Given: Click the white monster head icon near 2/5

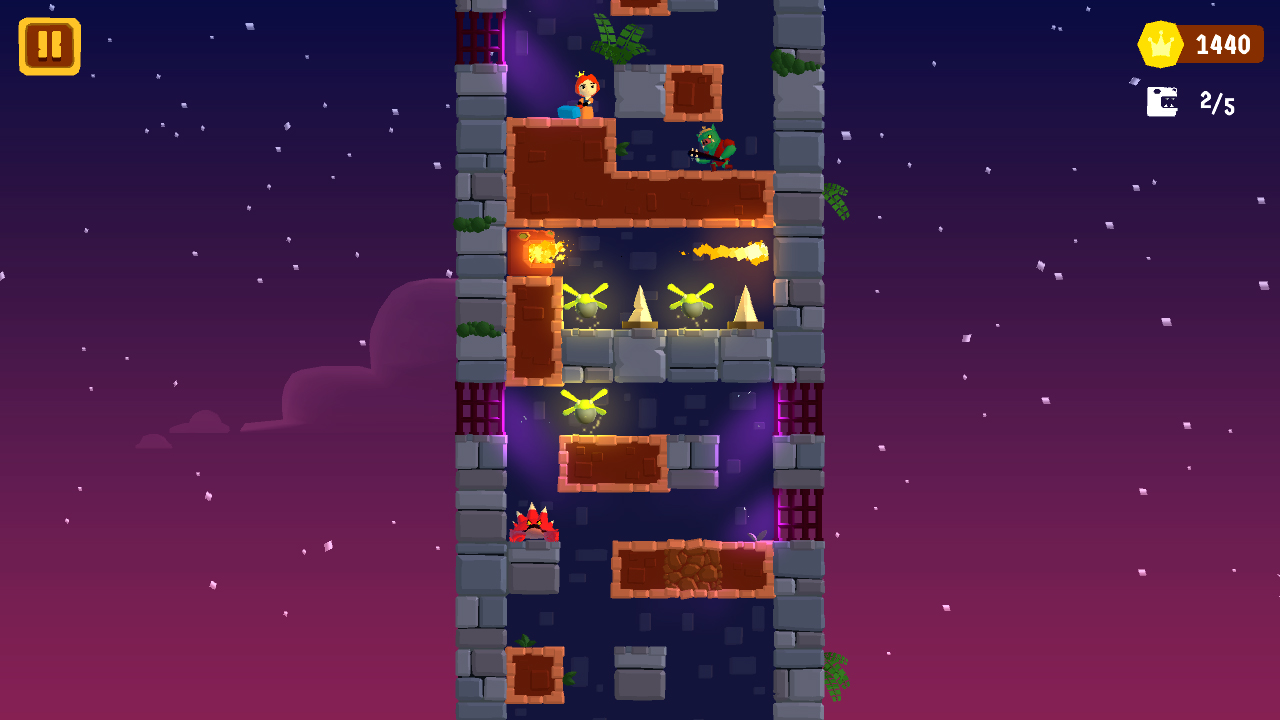Looking at the screenshot, I should pos(1161,102).
